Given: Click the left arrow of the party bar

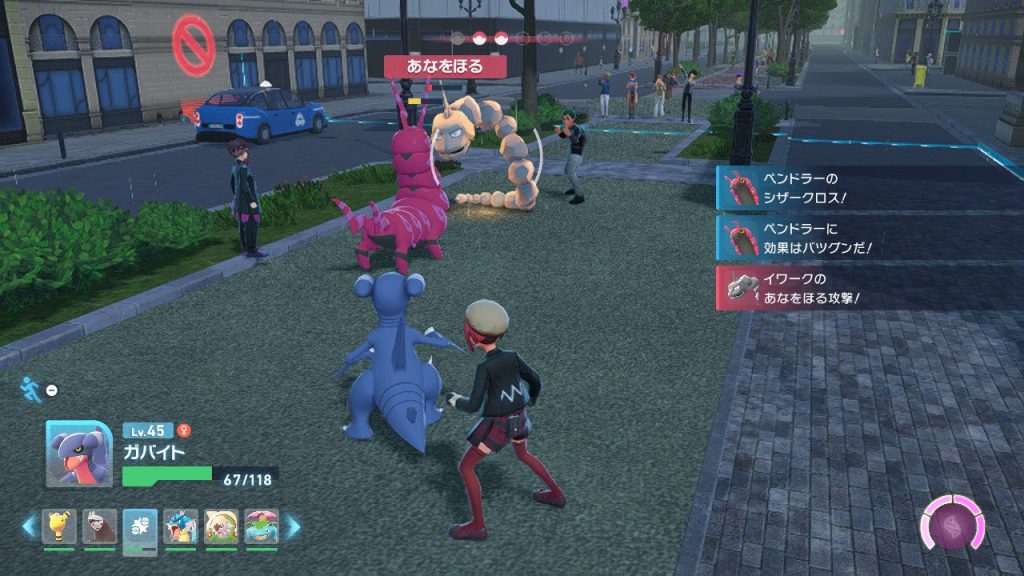Looking at the screenshot, I should (29, 526).
